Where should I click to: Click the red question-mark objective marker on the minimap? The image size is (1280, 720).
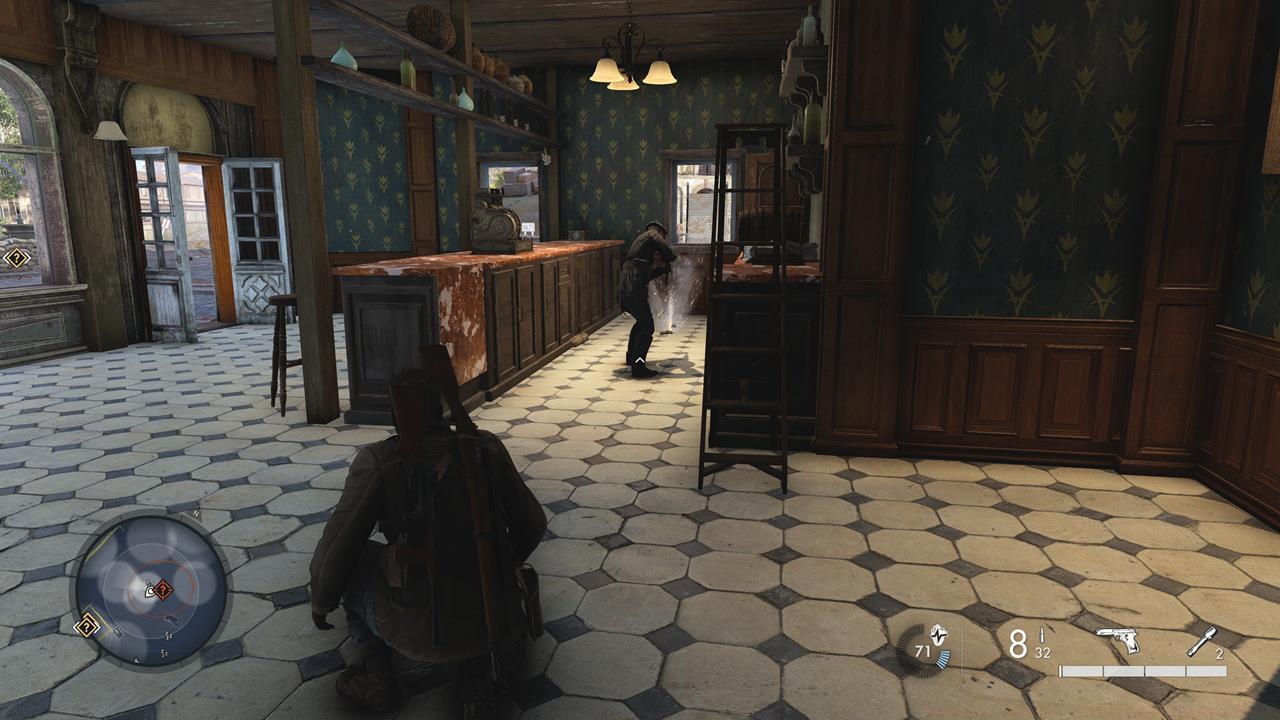(163, 589)
